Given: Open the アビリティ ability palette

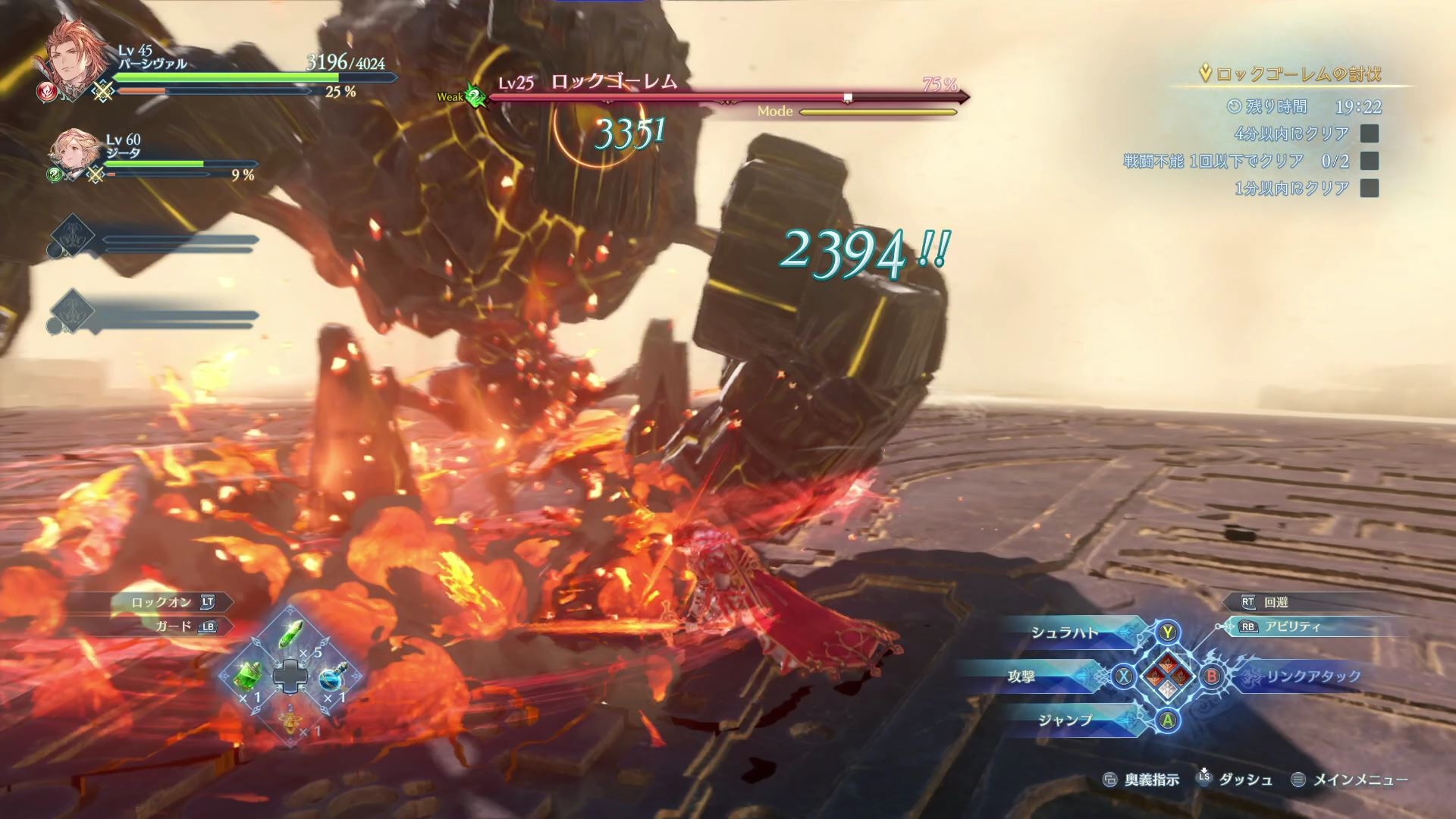Looking at the screenshot, I should (x=1291, y=626).
